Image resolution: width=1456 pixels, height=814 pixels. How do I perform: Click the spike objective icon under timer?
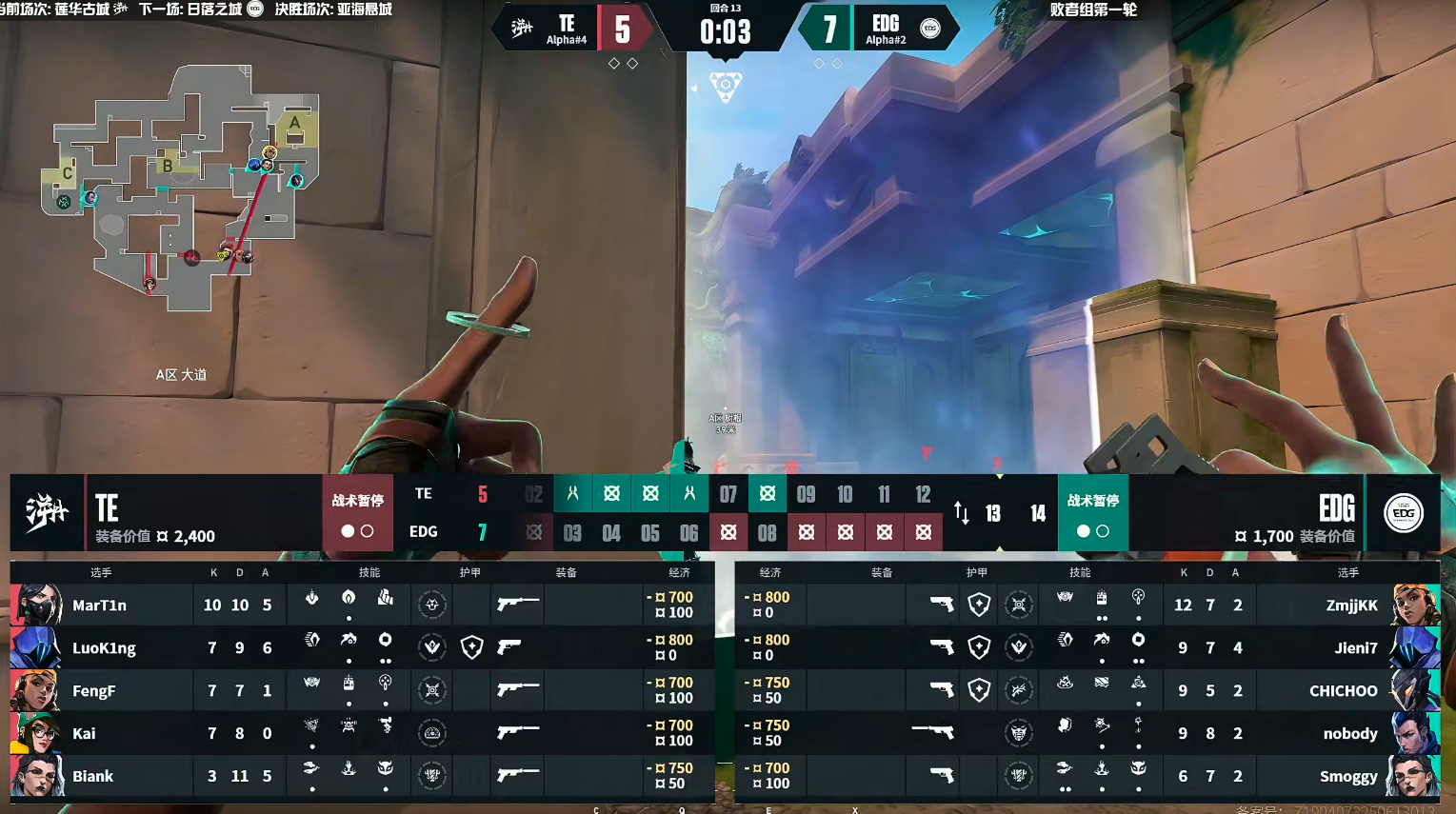click(726, 86)
